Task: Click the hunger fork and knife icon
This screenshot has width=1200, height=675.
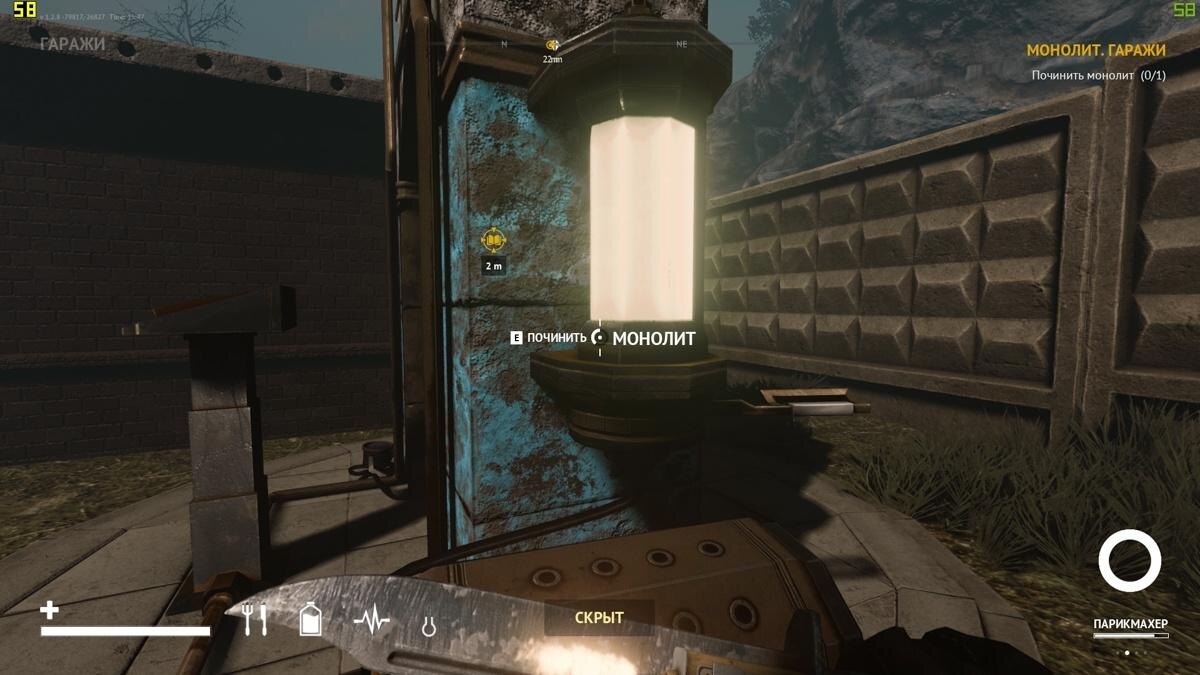Action: pos(255,621)
